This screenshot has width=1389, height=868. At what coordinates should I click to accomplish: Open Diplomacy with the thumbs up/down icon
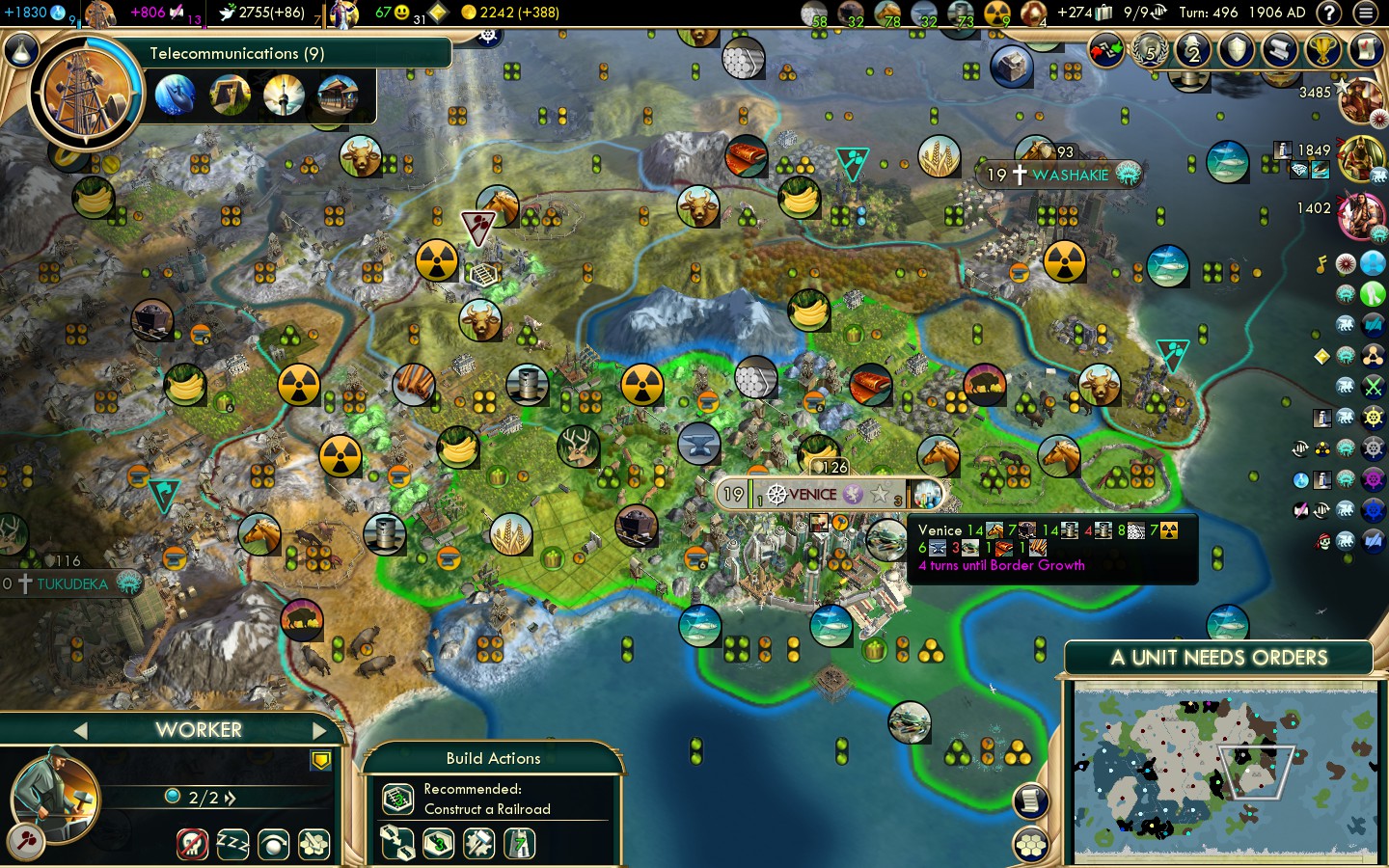coord(1104,50)
